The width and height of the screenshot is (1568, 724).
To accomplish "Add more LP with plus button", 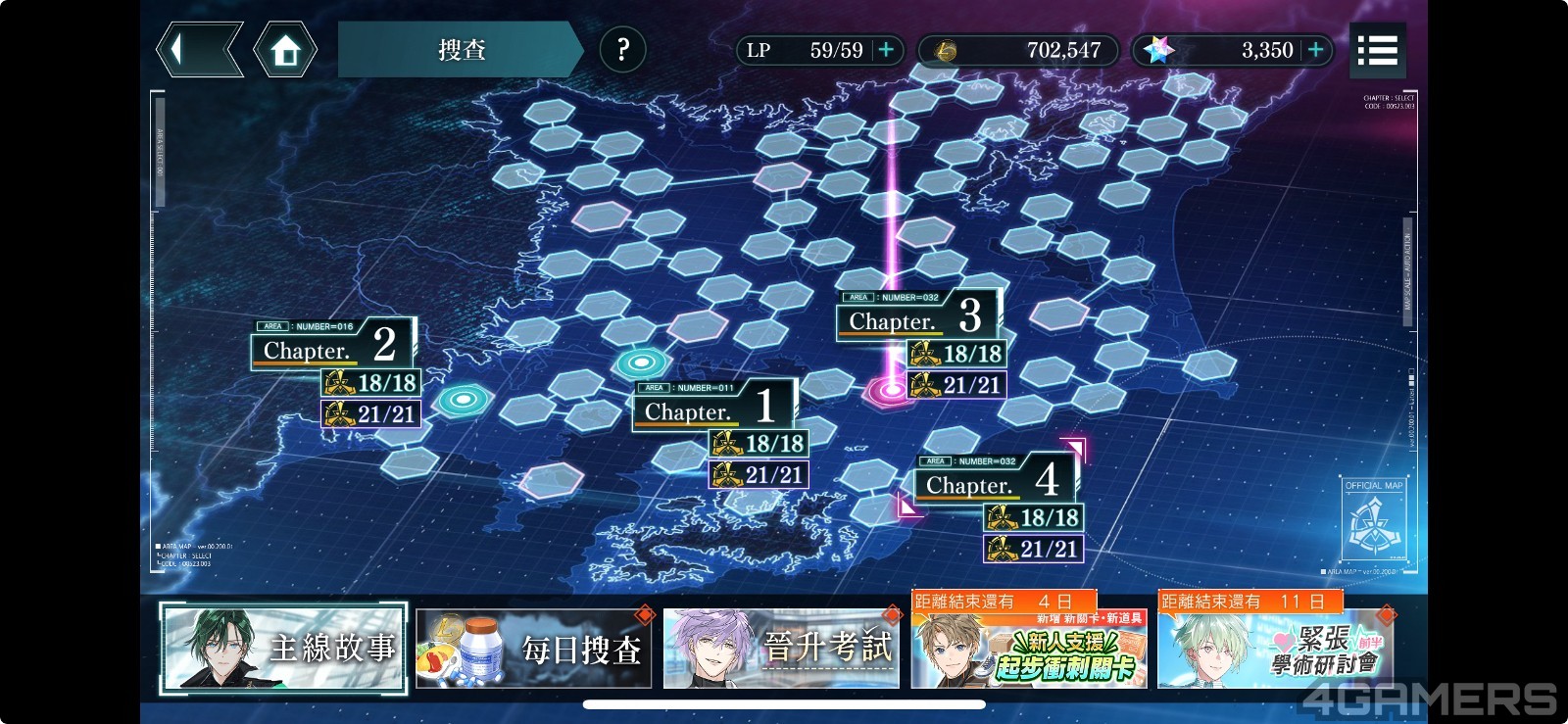I will click(x=886, y=50).
